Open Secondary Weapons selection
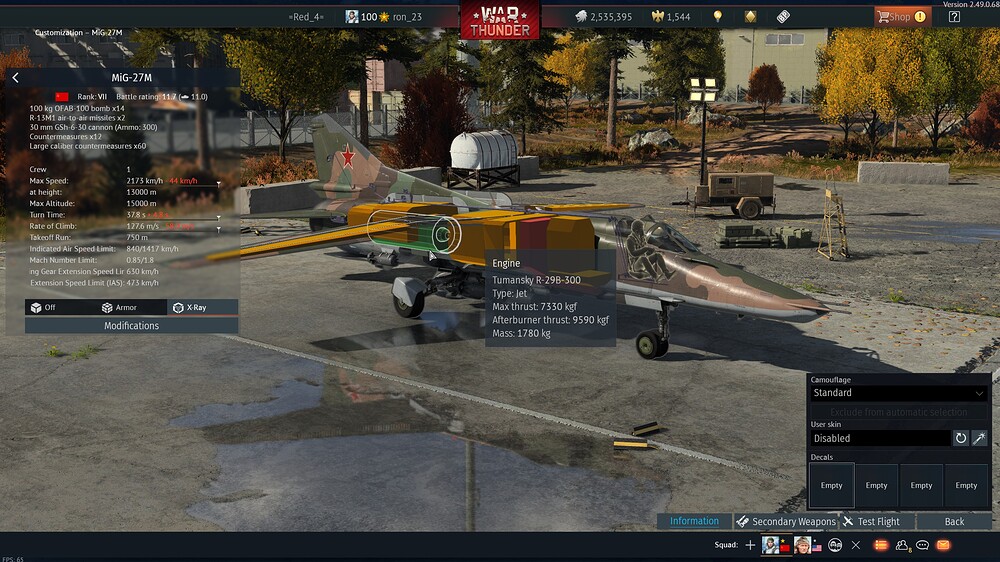 click(786, 521)
